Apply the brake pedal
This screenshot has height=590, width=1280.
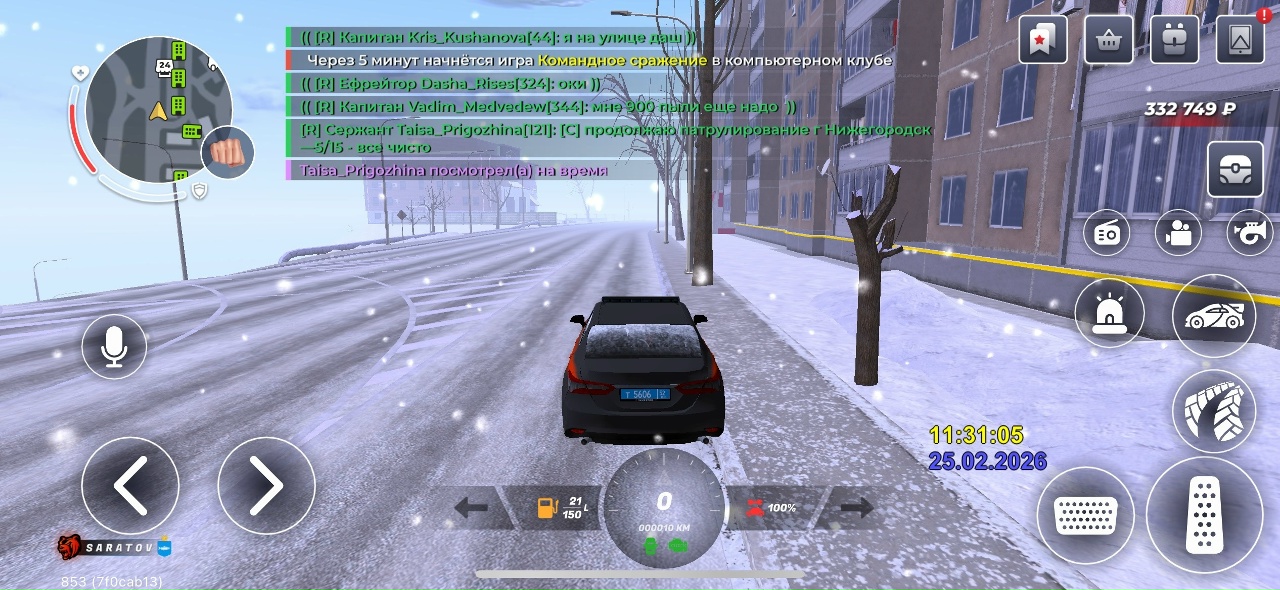[x=1086, y=515]
